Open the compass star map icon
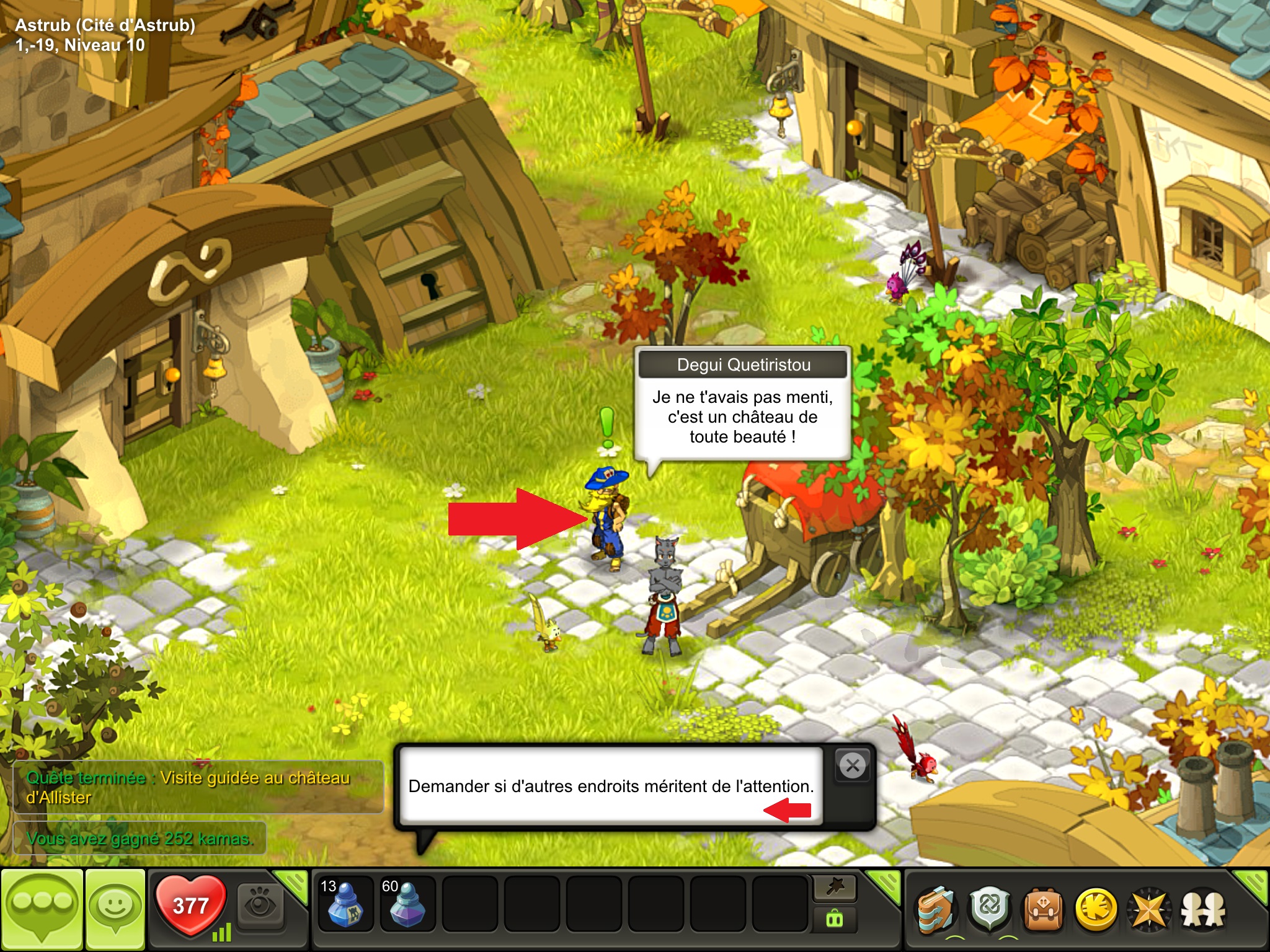 tap(1150, 910)
